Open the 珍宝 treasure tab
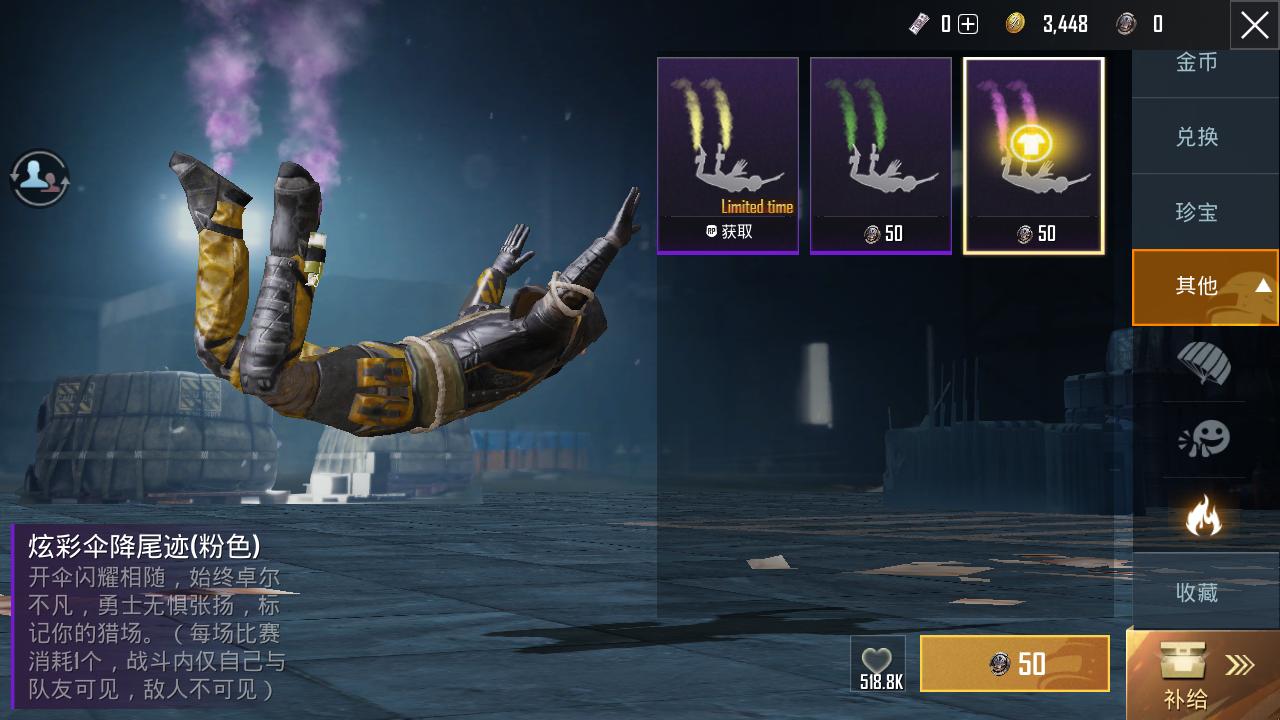The height and width of the screenshot is (720, 1280). 1197,212
